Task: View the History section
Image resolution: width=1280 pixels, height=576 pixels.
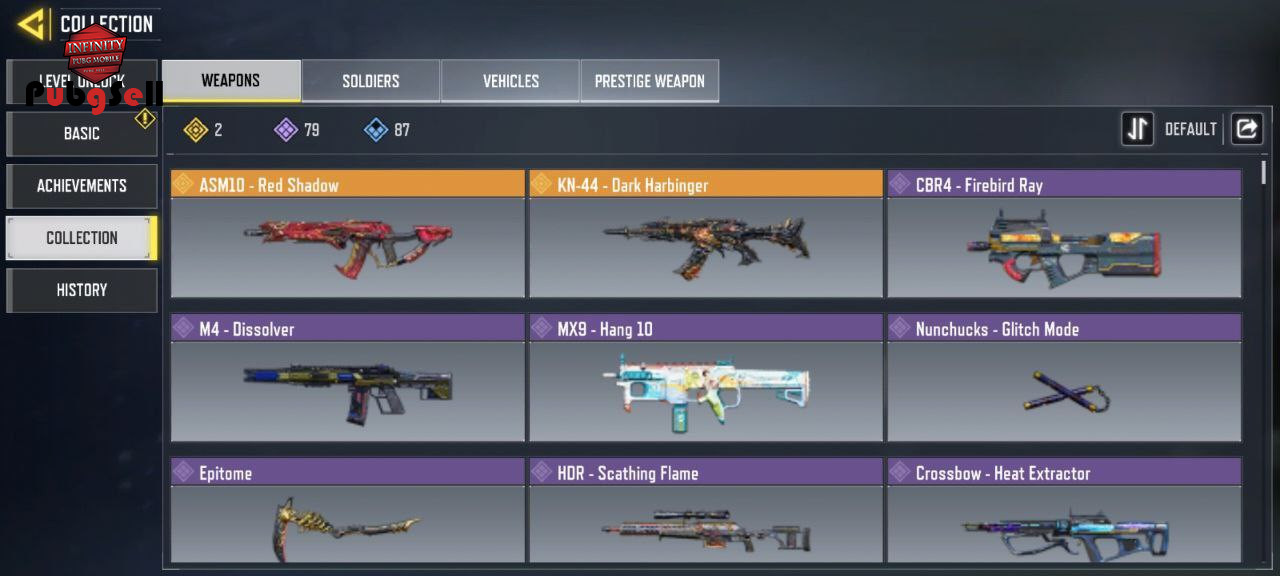Action: (x=82, y=290)
